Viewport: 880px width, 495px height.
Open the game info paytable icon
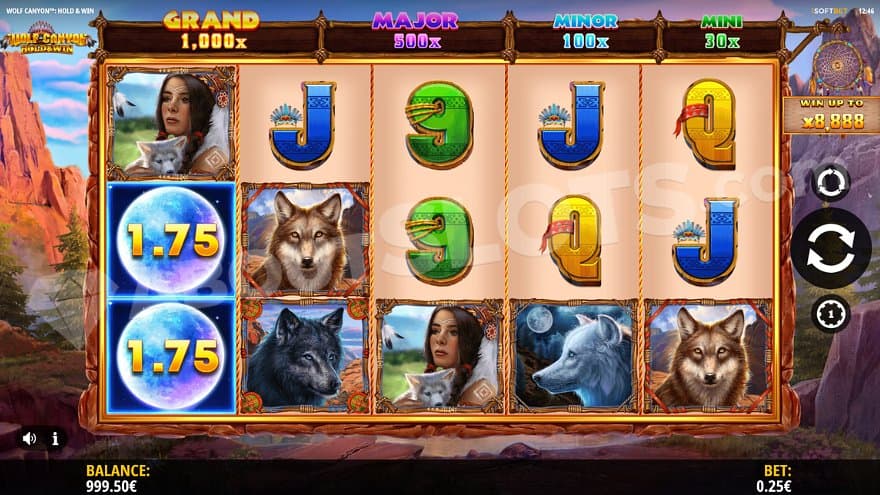(55, 438)
